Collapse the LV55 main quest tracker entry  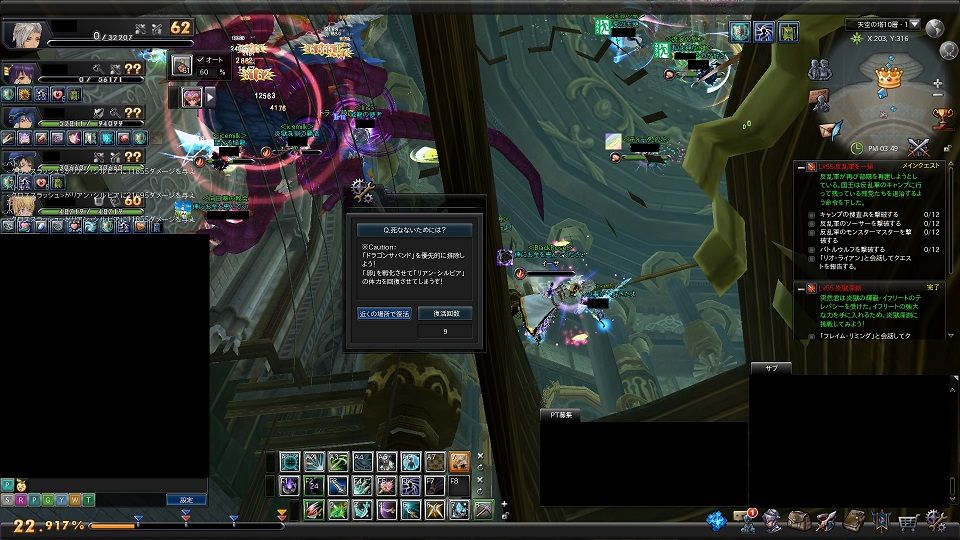pyautogui.click(x=800, y=167)
